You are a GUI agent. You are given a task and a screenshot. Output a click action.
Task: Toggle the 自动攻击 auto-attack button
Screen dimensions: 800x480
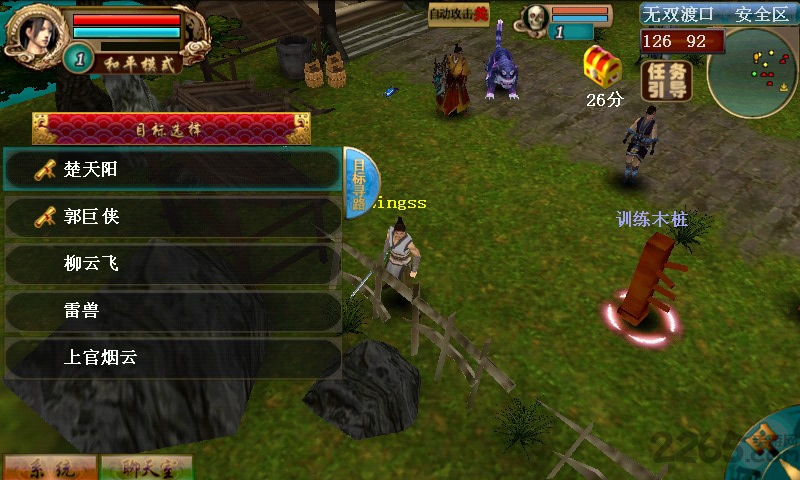[459, 14]
